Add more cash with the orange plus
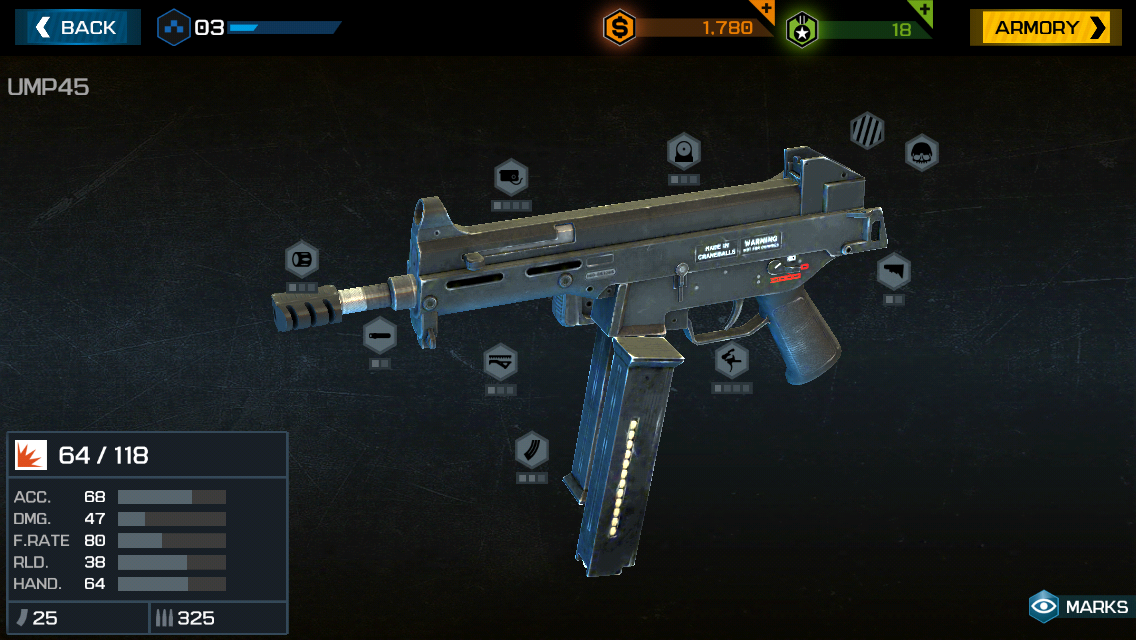Screen dimensions: 1136x640 point(767,10)
